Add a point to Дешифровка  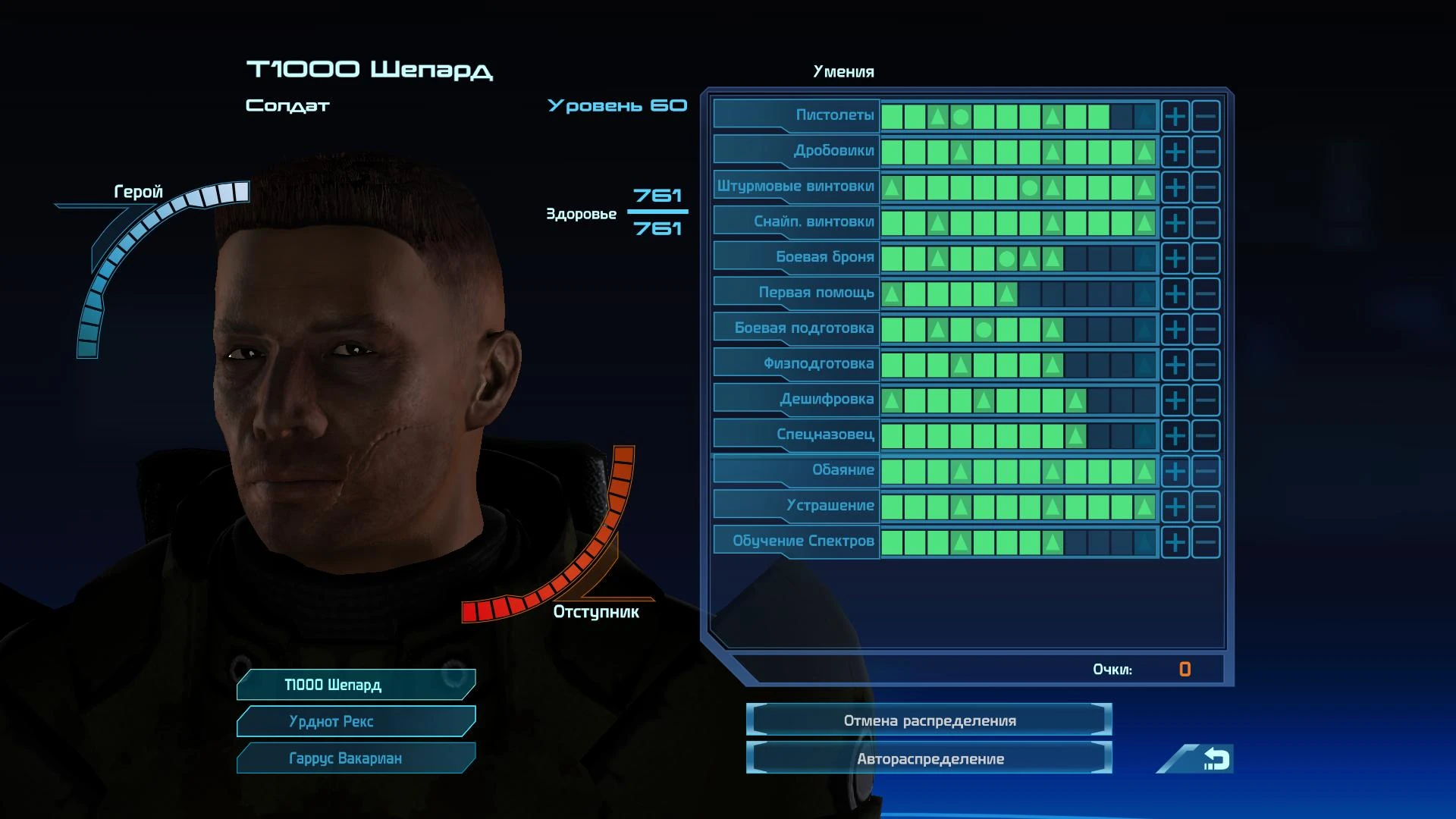pyautogui.click(x=1175, y=400)
